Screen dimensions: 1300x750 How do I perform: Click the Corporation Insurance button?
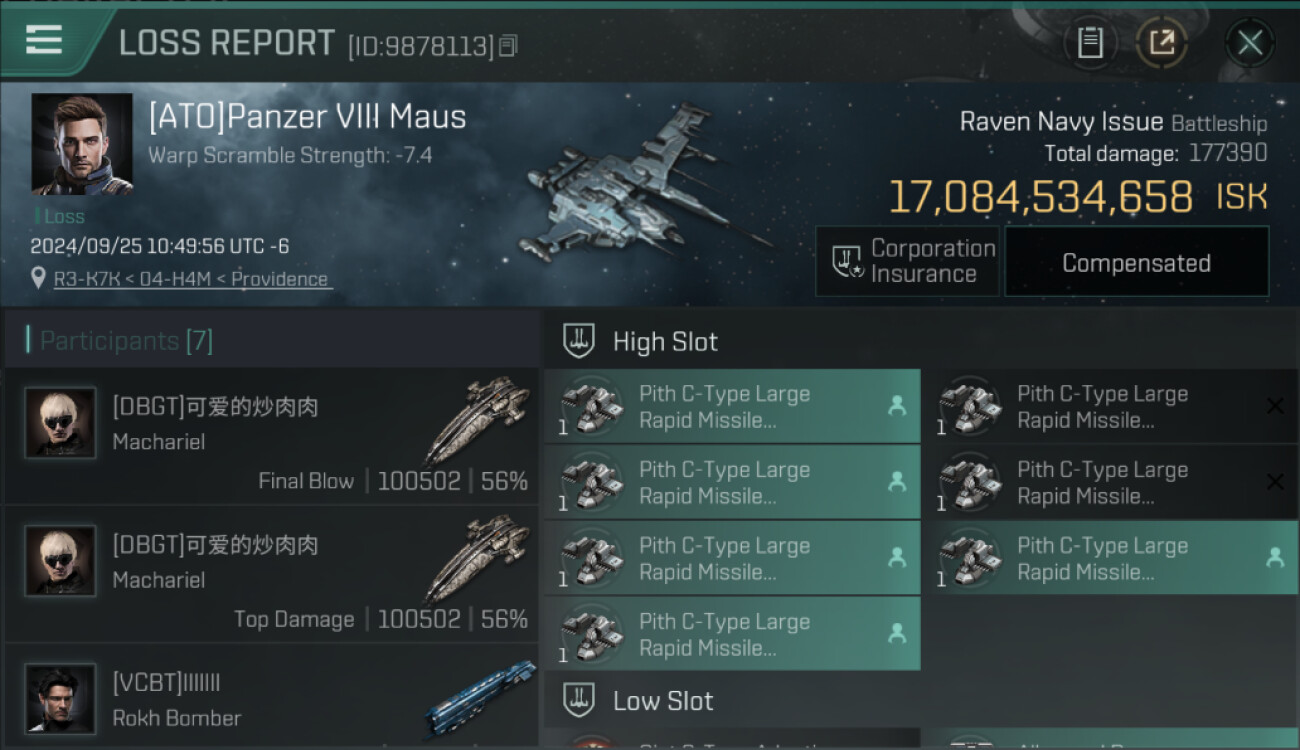click(x=907, y=262)
